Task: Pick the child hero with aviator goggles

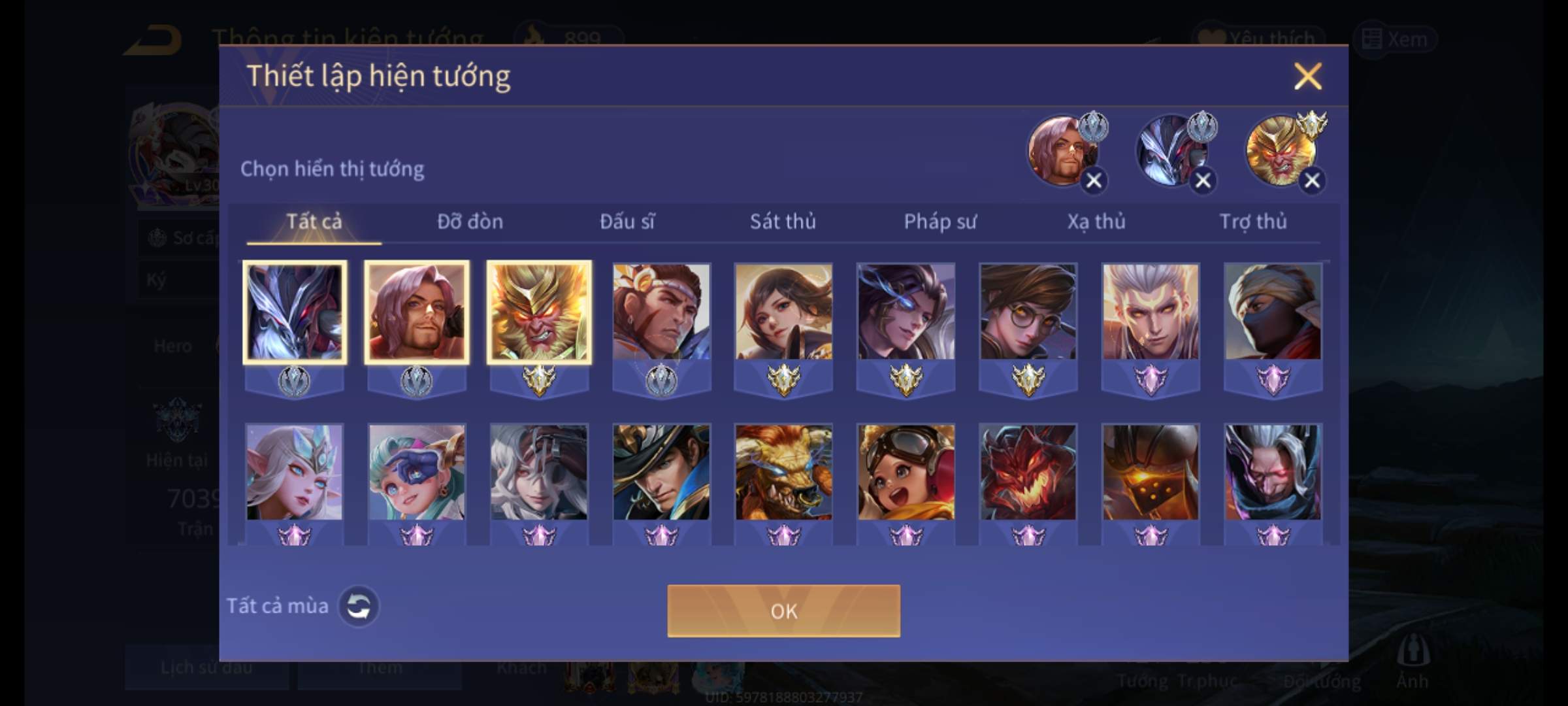Action: 906,473
